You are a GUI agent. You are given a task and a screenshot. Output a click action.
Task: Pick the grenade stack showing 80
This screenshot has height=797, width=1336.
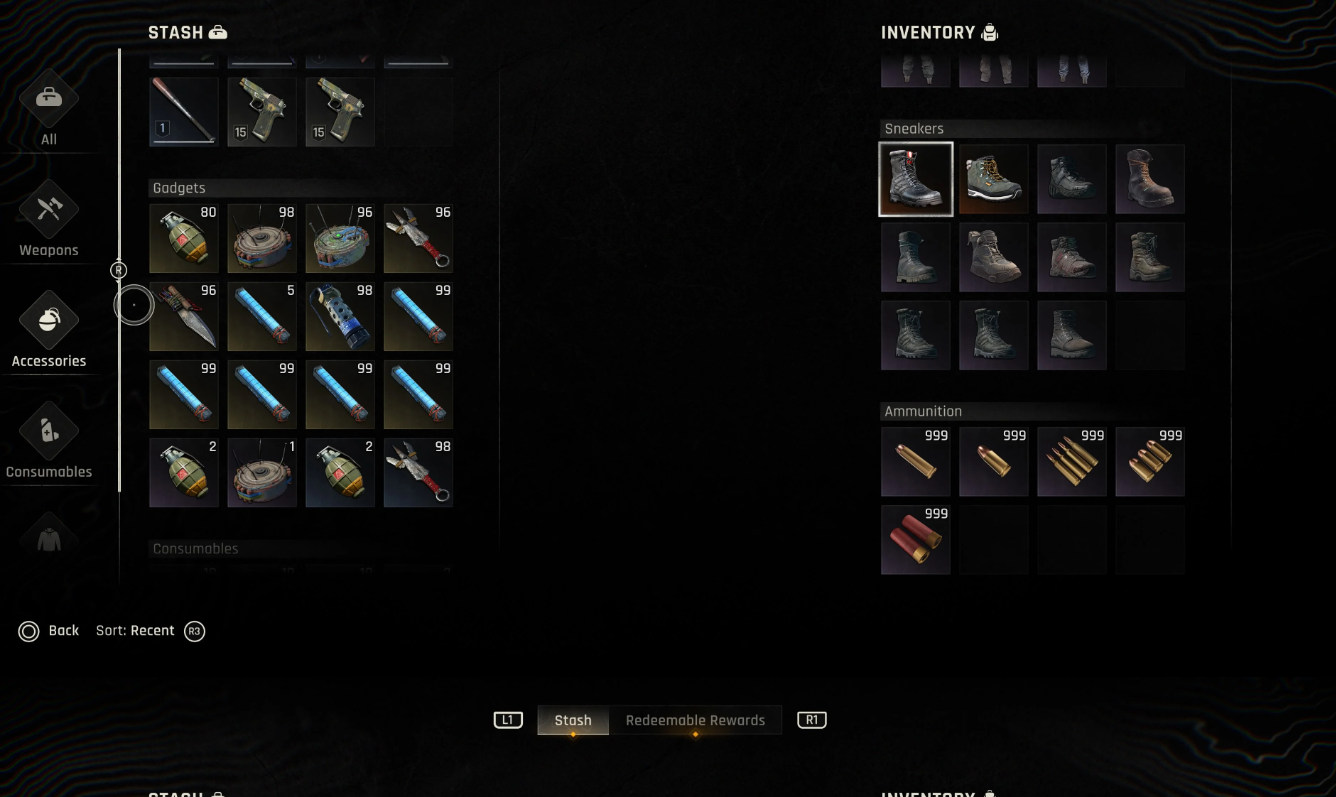[x=184, y=239]
